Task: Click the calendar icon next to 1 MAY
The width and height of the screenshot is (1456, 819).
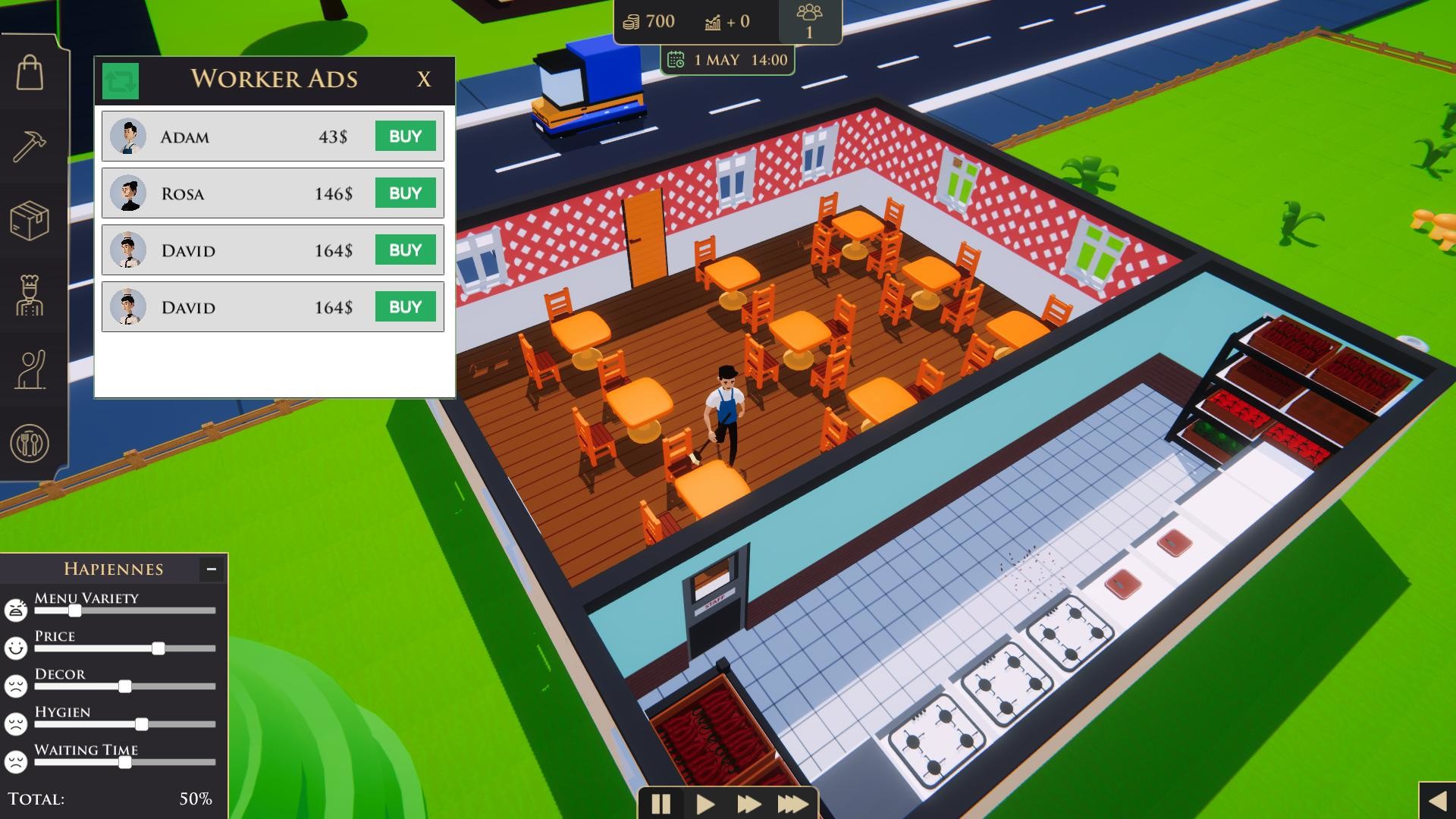Action: point(677,60)
